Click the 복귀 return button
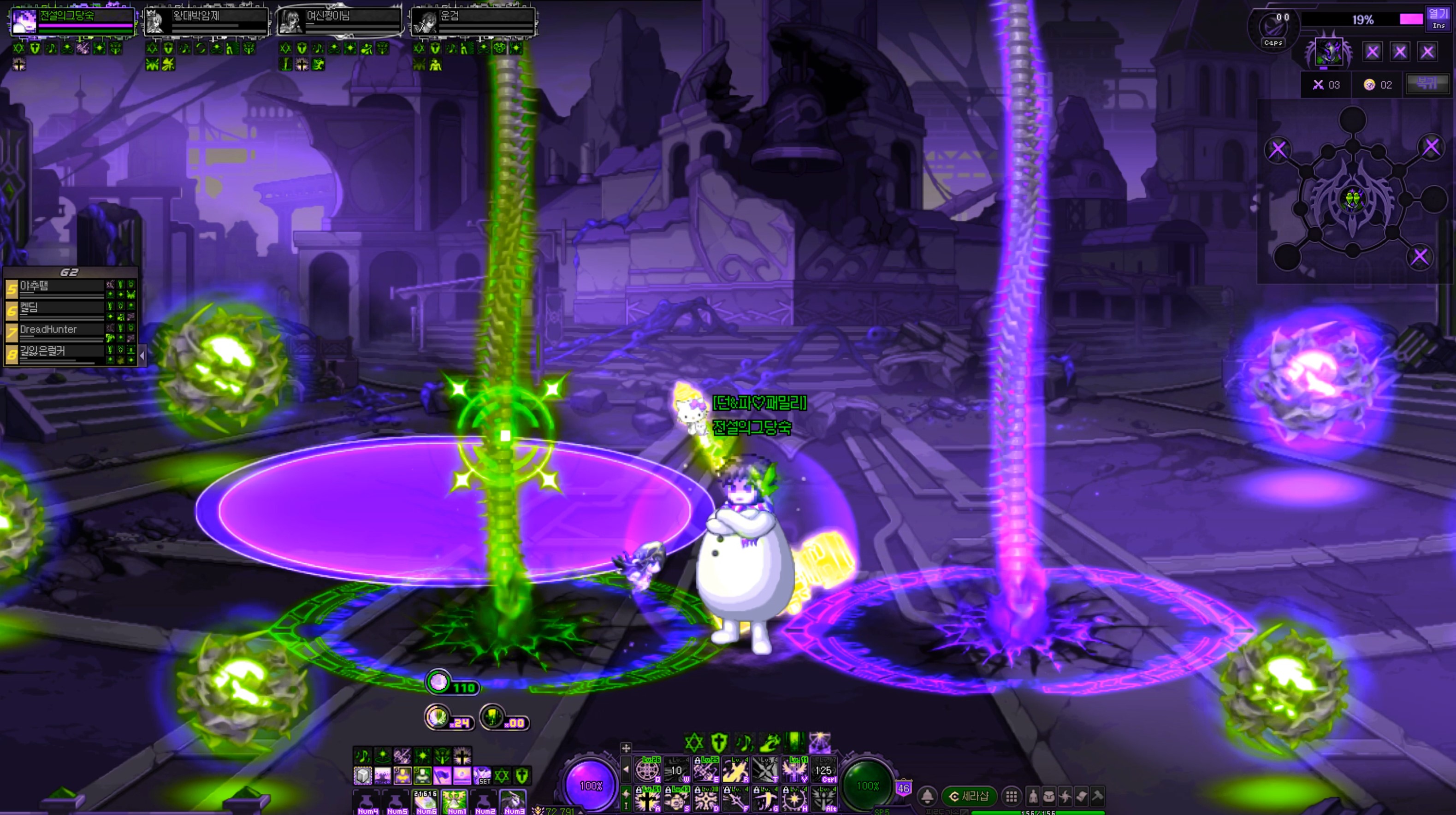This screenshot has height=815, width=1456. [x=1426, y=84]
